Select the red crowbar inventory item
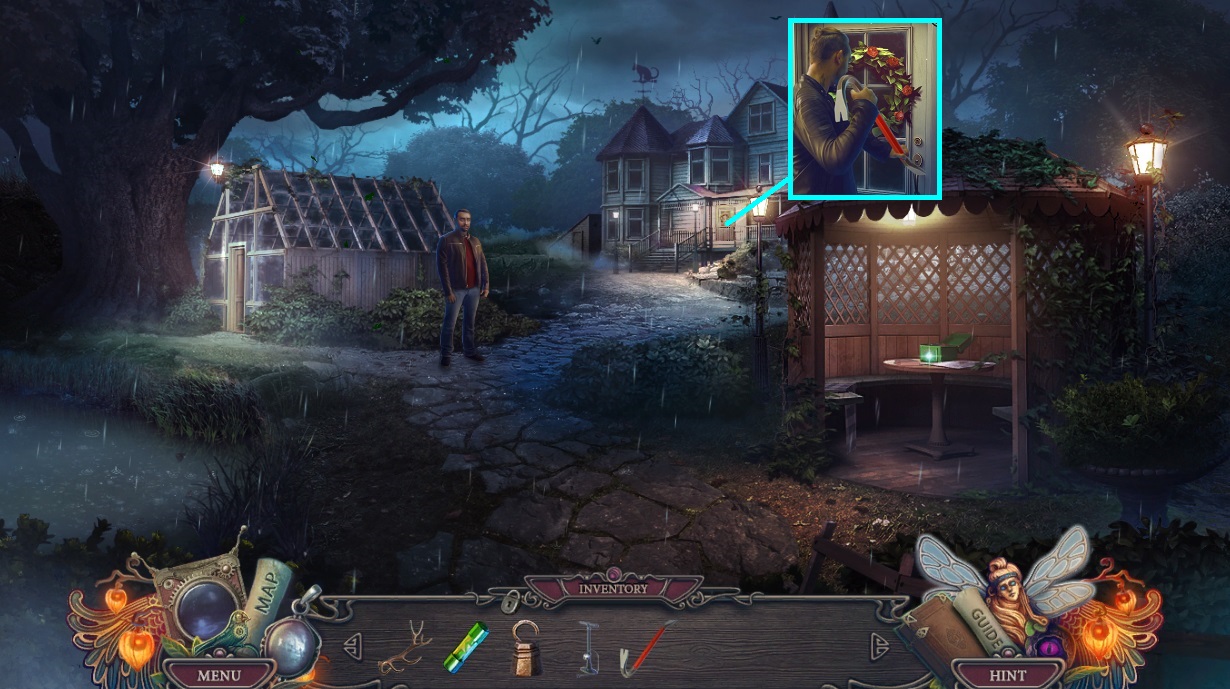Screen dimensions: 1230x689 pos(645,644)
